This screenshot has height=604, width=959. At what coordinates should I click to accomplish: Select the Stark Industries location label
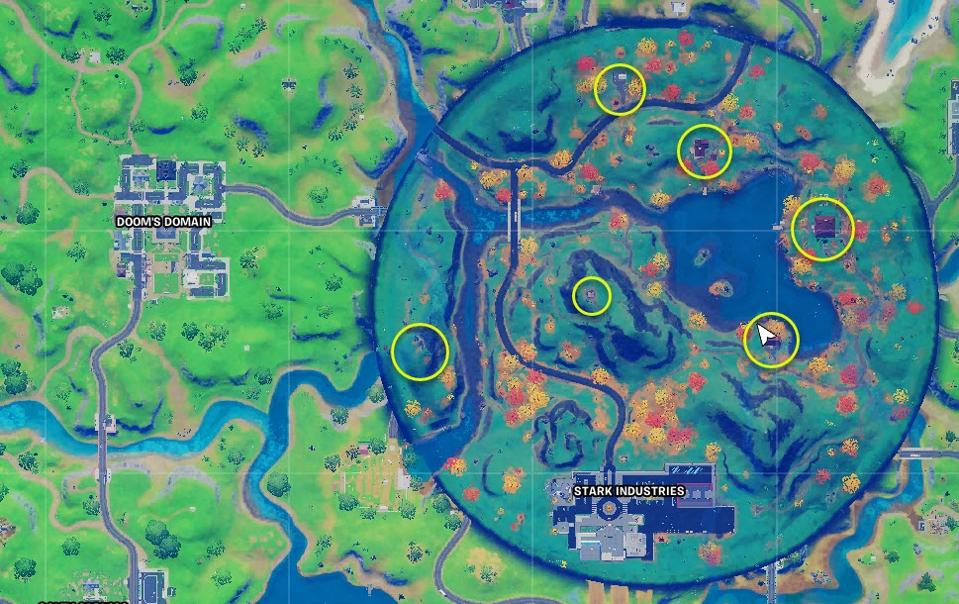(x=628, y=491)
